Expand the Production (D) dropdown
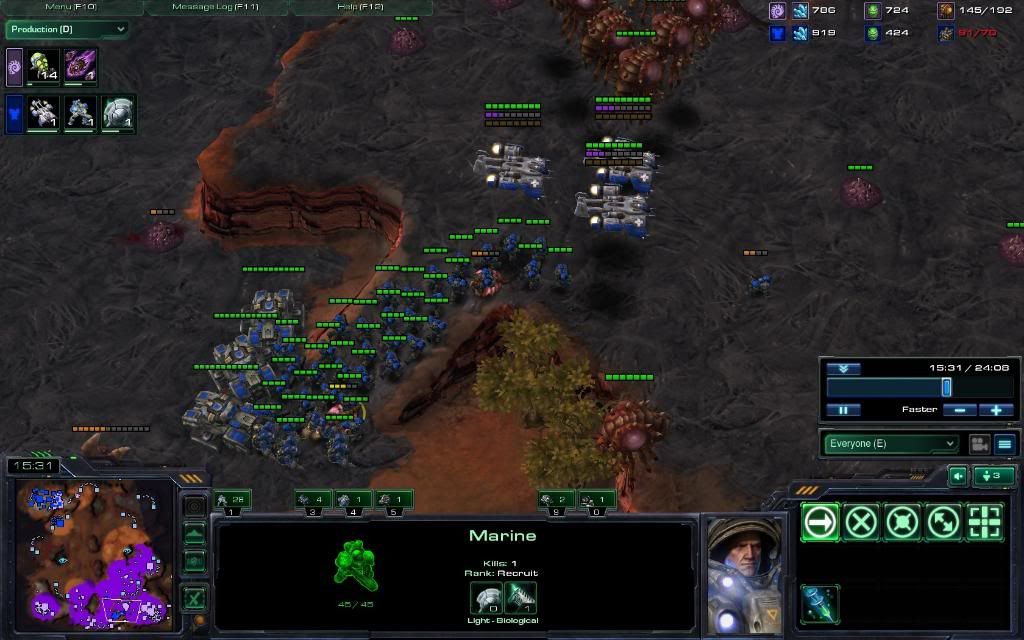The width and height of the screenshot is (1024, 640). [67, 29]
